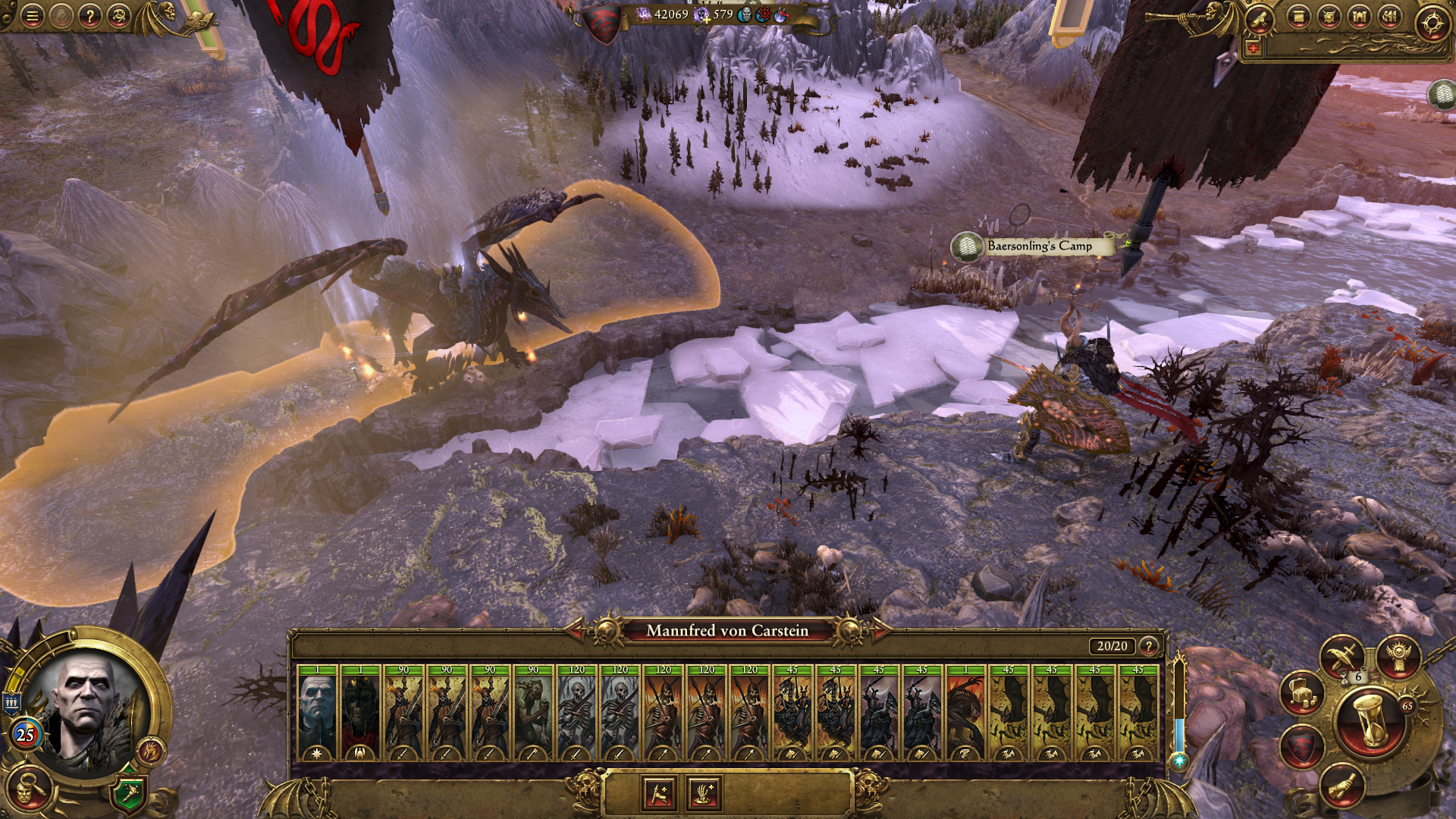This screenshot has height=819, width=1456.
Task: Select the Baersonling's Camp label
Action: coord(1039,246)
